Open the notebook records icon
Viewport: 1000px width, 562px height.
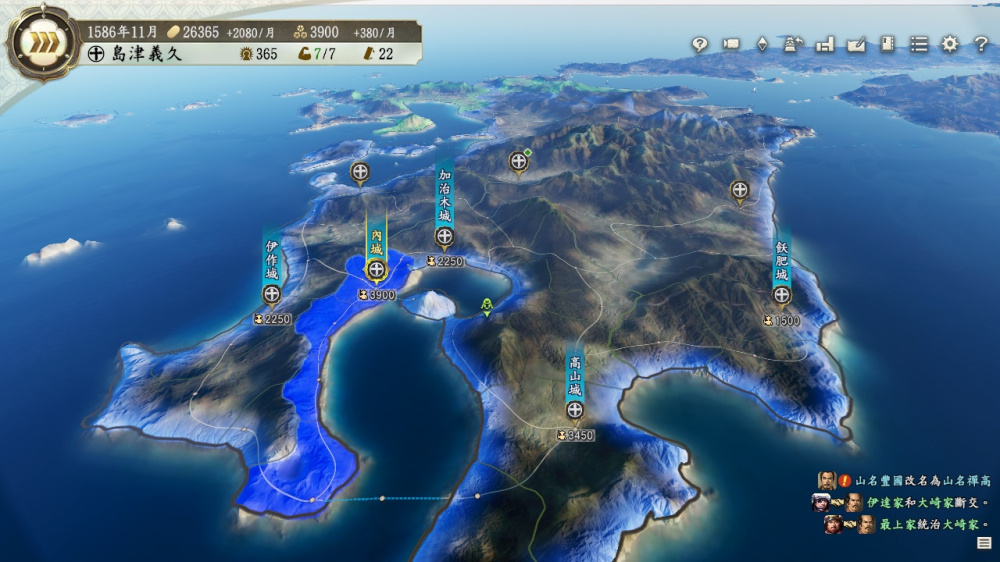tap(887, 44)
